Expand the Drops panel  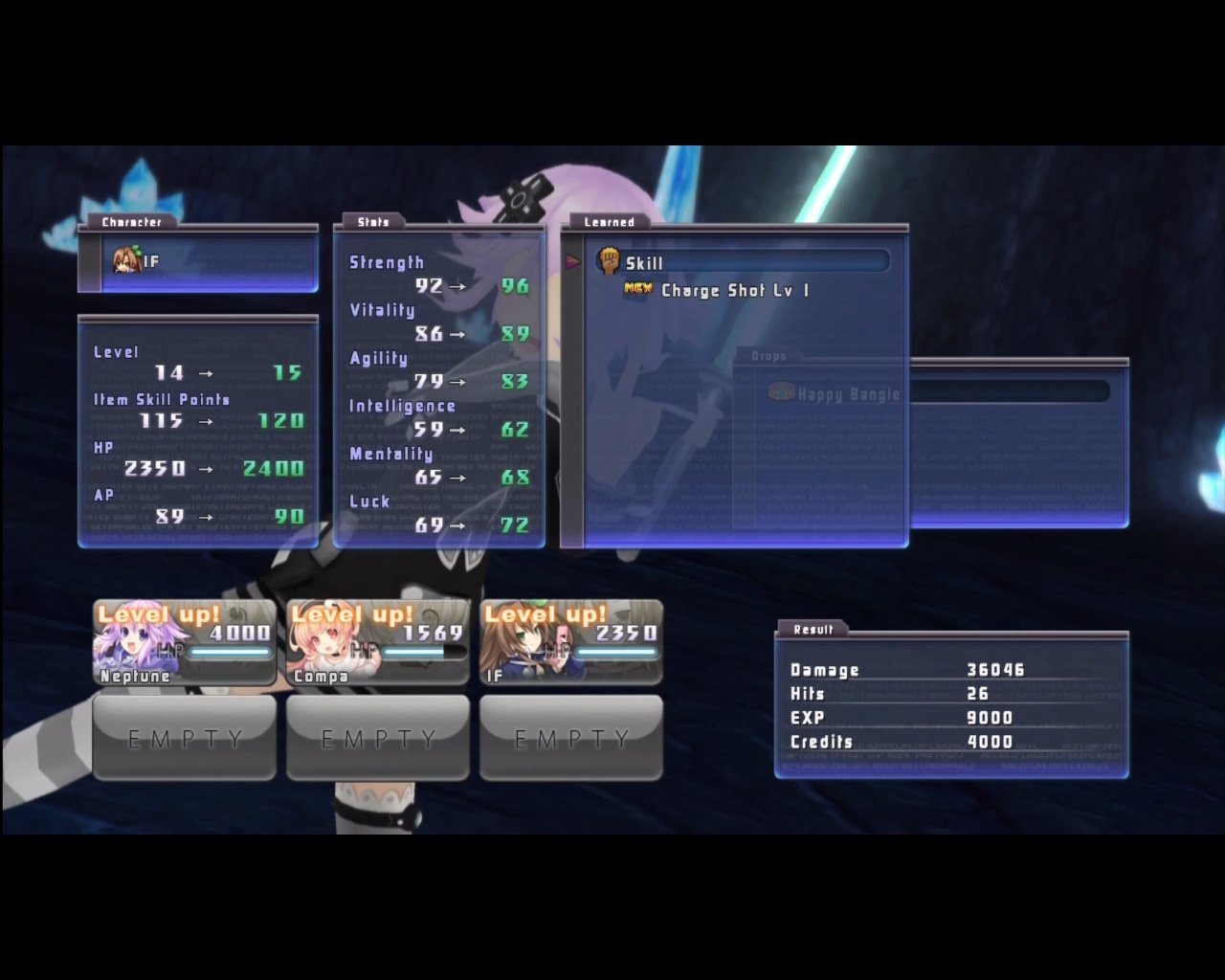click(x=770, y=355)
